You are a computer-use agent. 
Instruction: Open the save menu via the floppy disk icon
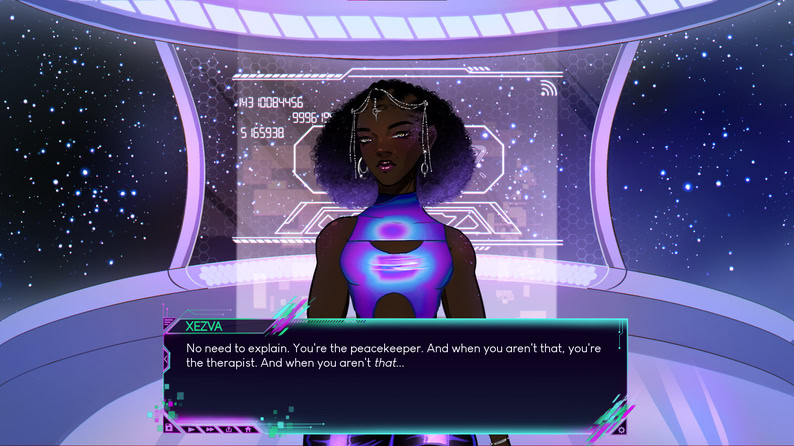(x=168, y=428)
